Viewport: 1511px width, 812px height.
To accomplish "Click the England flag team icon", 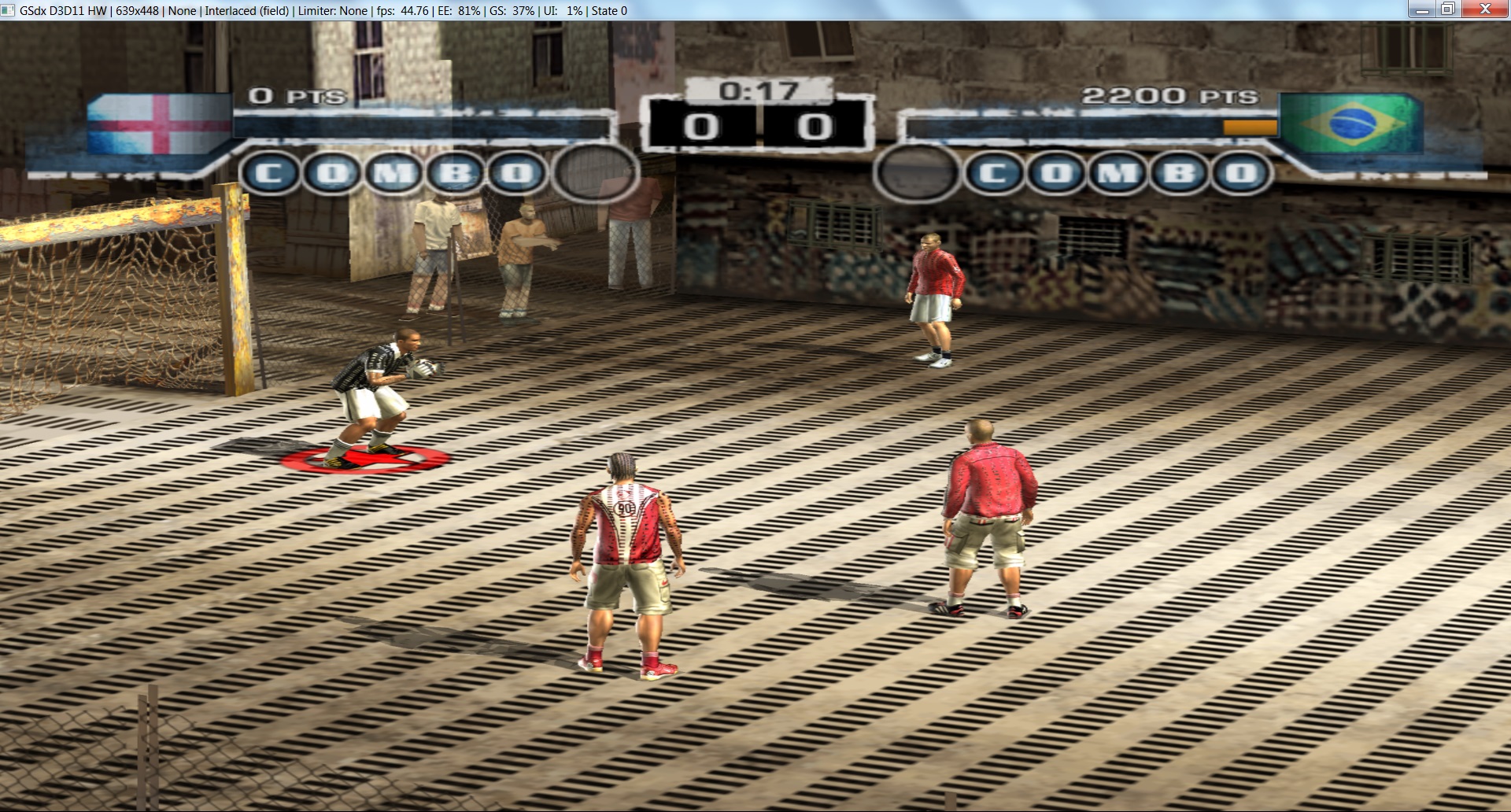I will point(159,126).
